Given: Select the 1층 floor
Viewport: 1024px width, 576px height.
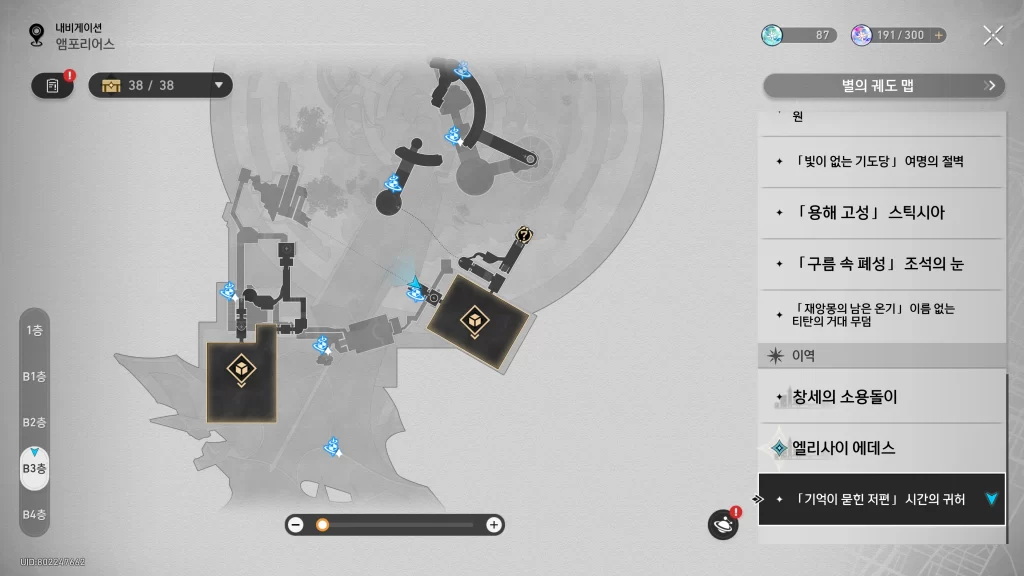Looking at the screenshot, I should point(34,330).
